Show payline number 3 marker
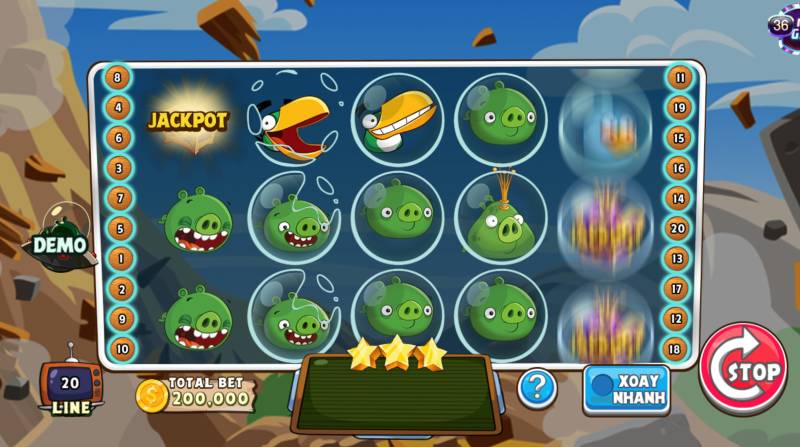 pyautogui.click(x=119, y=167)
